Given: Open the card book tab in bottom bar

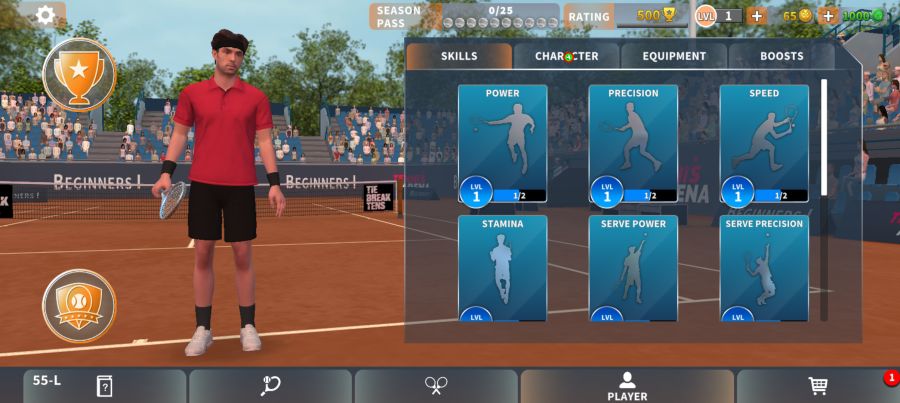Looking at the screenshot, I should (x=104, y=386).
